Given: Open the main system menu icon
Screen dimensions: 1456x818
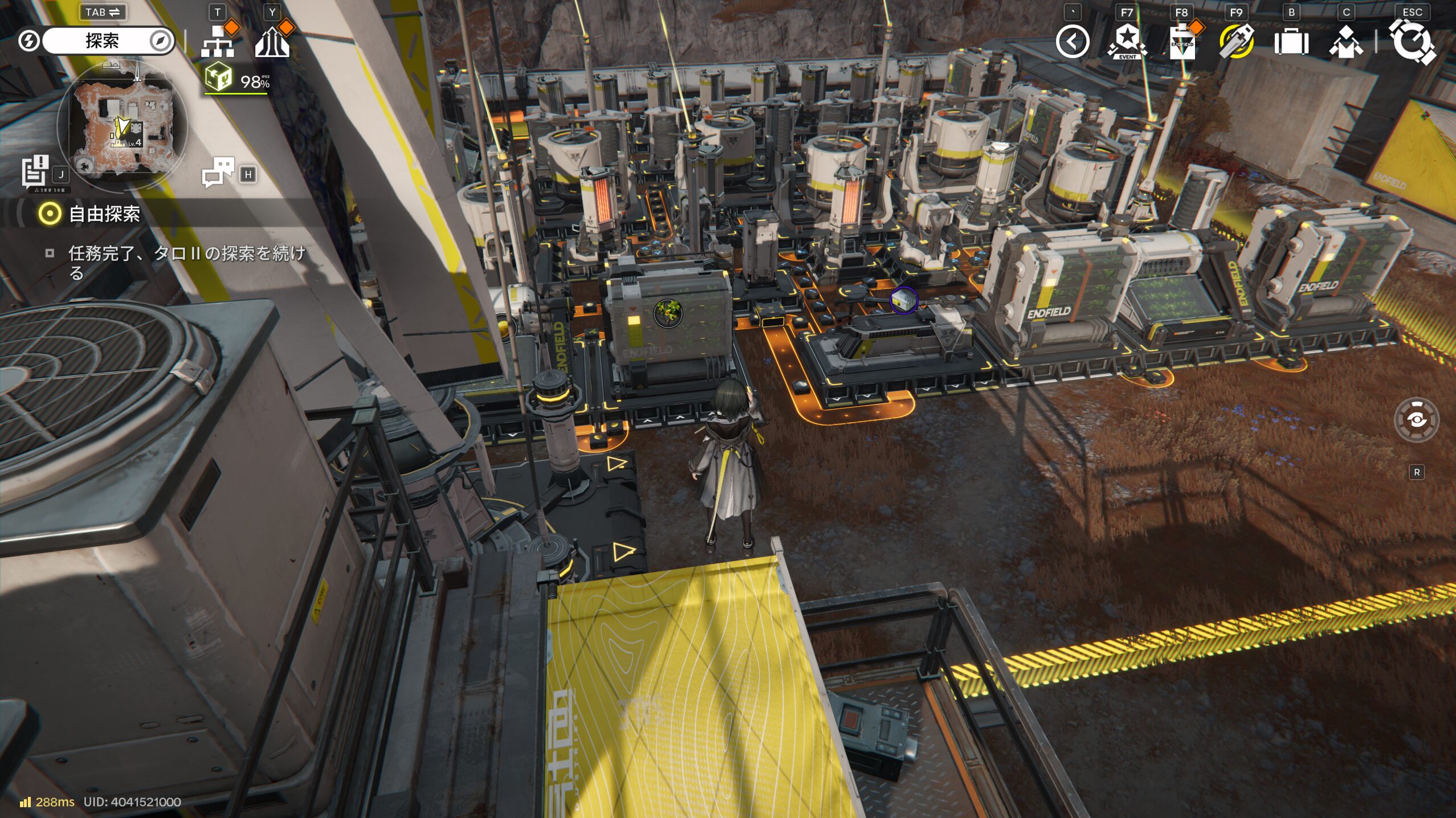Looking at the screenshot, I should [1412, 42].
